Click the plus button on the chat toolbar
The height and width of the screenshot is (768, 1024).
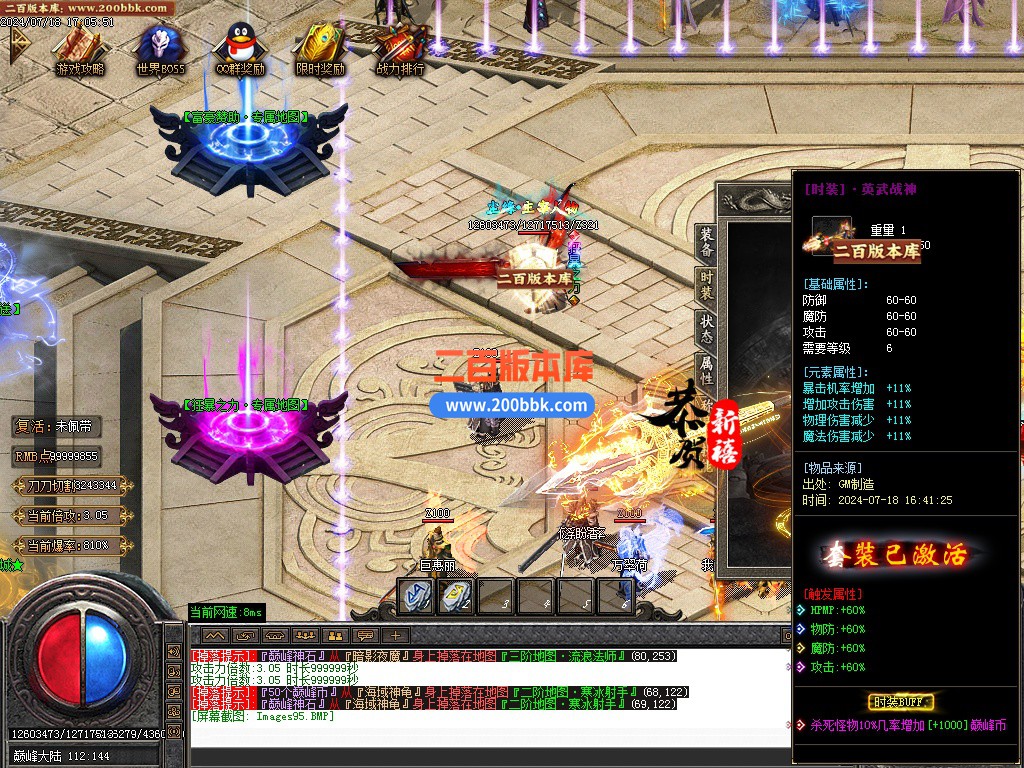[396, 635]
